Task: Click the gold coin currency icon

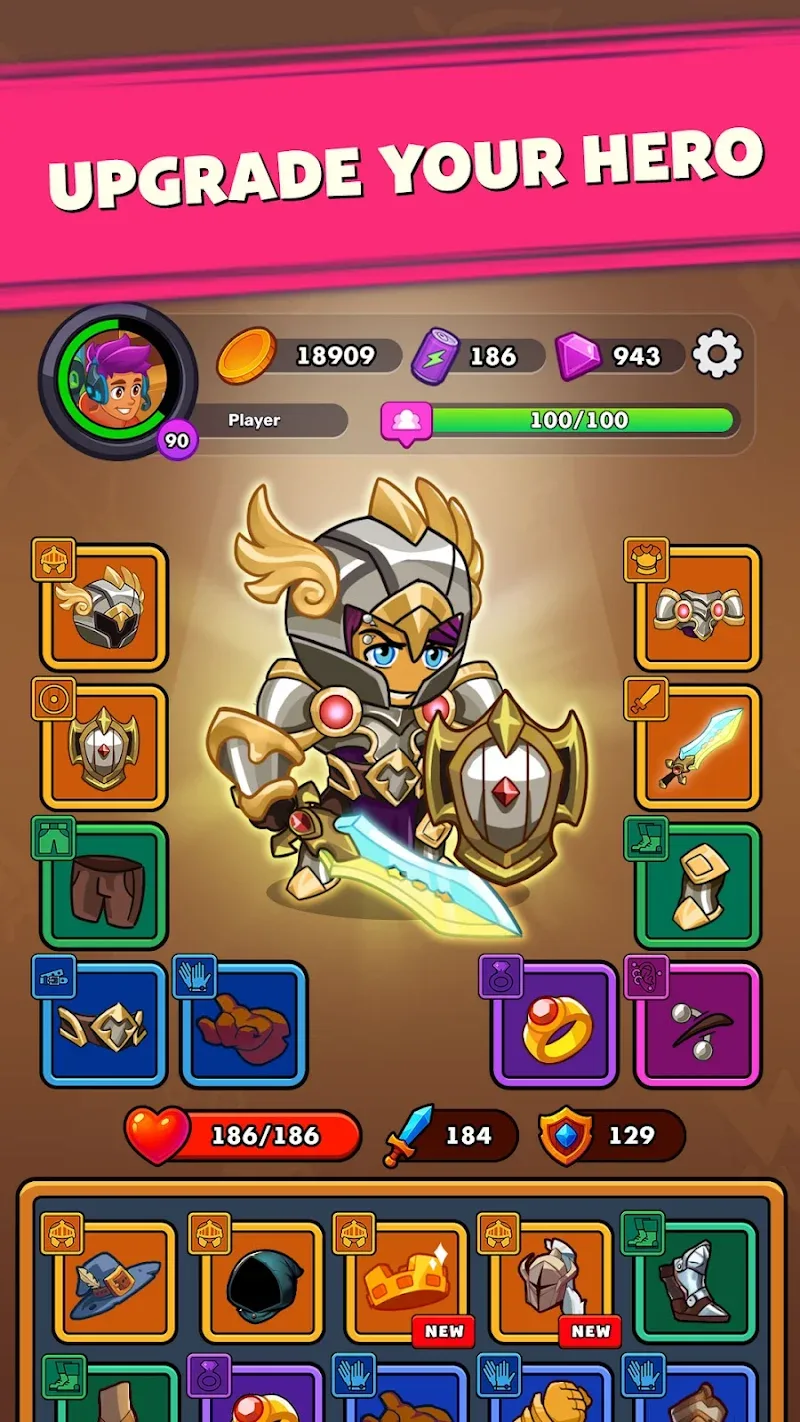Action: tap(246, 356)
